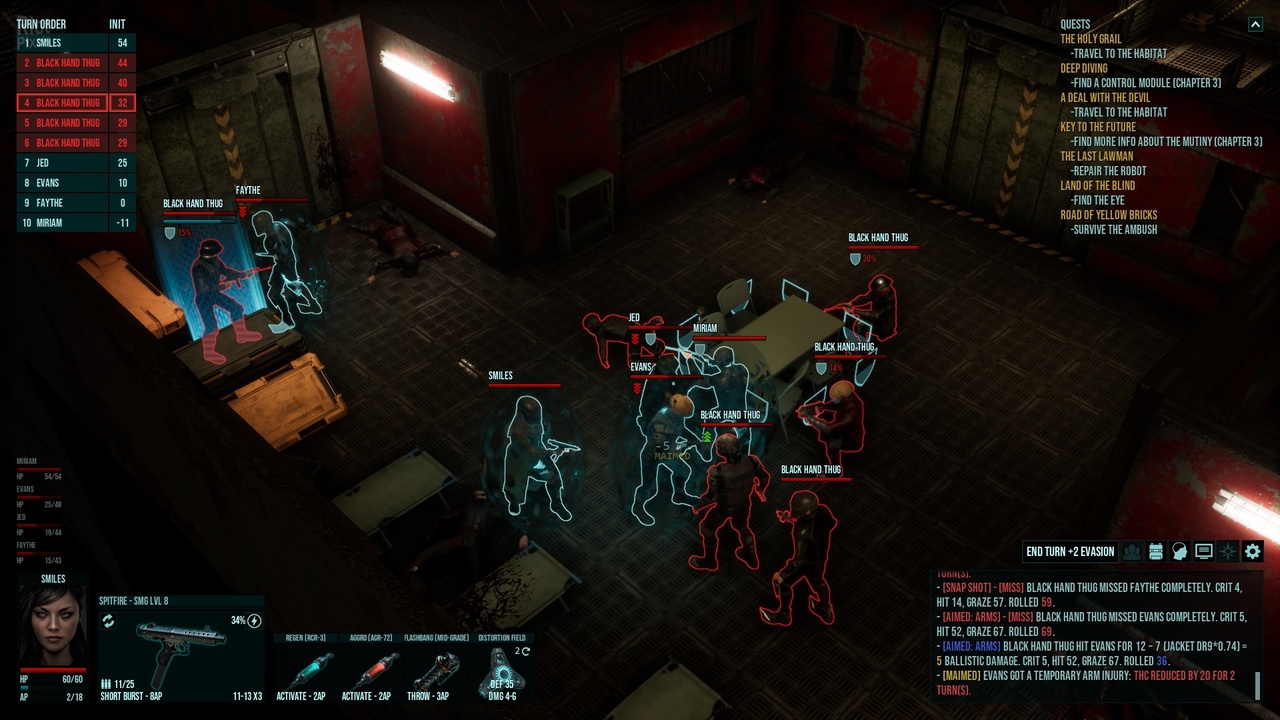Click the combat log scrollbar
This screenshot has height=720, width=1280.
pyautogui.click(x=1258, y=686)
